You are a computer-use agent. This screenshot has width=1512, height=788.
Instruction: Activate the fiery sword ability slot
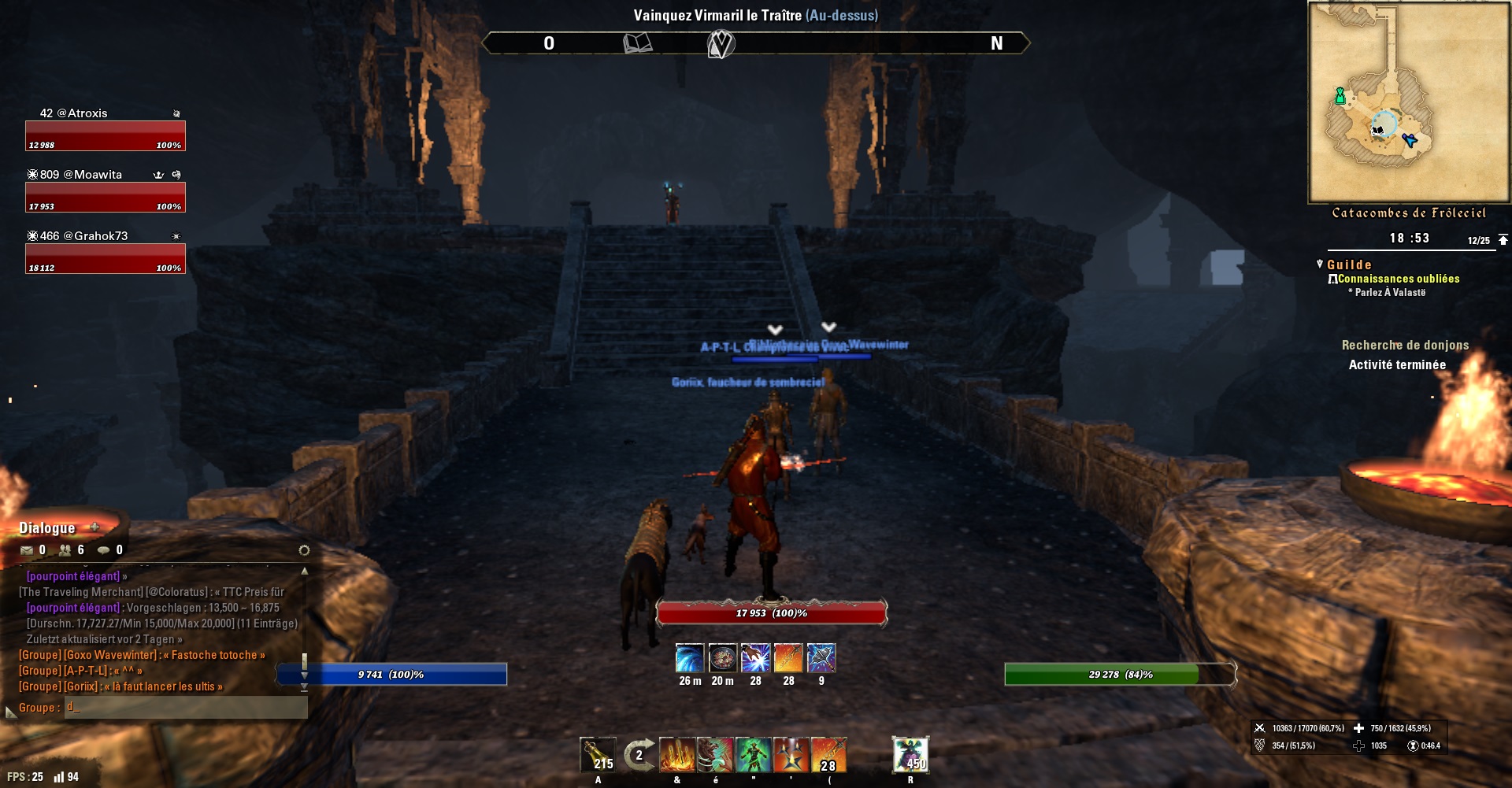point(828,754)
